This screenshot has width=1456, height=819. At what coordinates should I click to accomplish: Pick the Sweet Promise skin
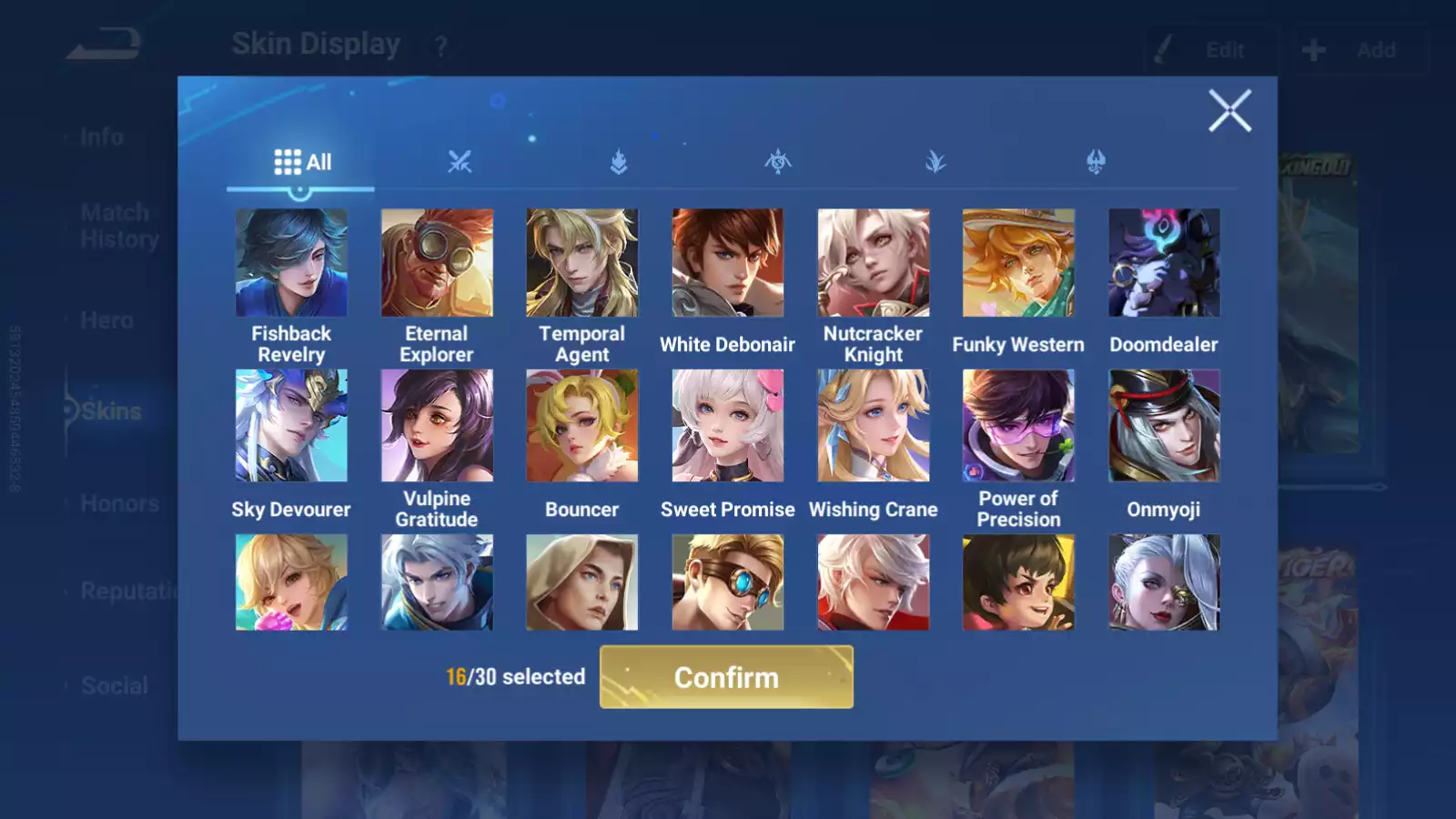point(727,425)
